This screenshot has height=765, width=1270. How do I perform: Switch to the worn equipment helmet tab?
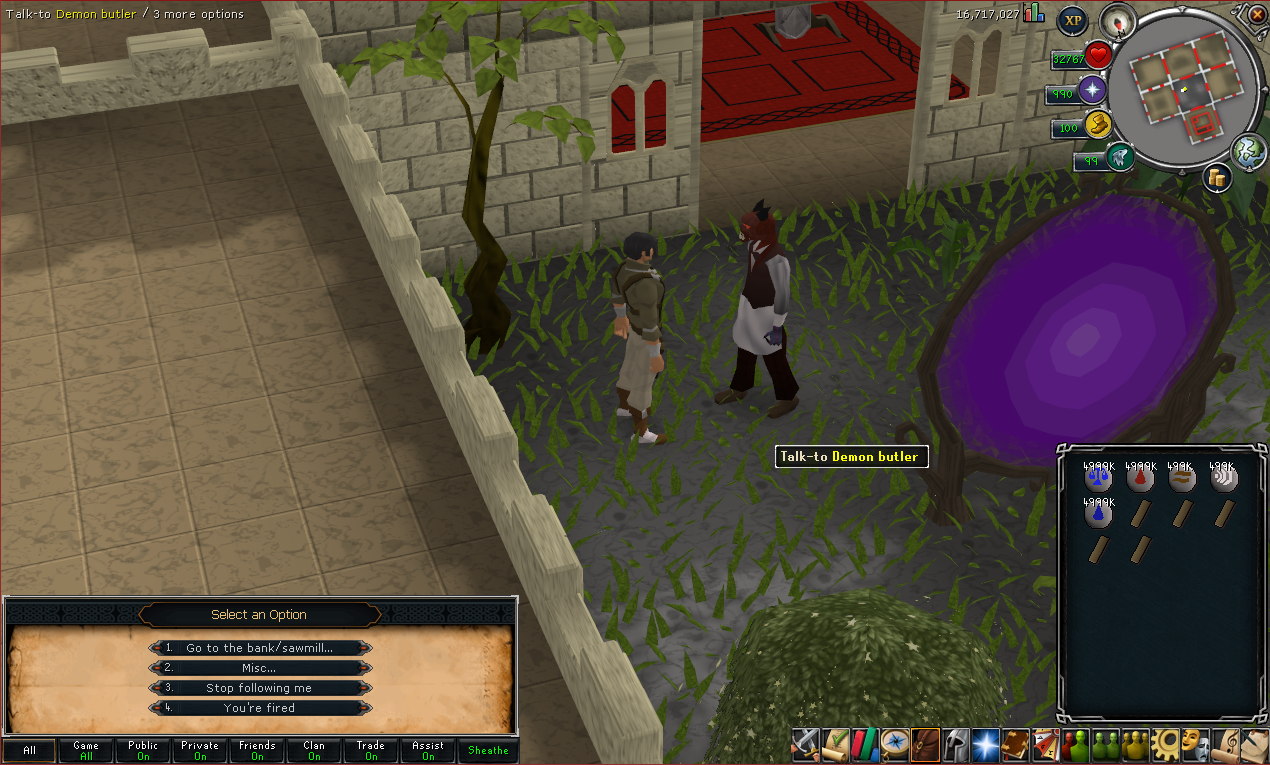click(x=955, y=743)
